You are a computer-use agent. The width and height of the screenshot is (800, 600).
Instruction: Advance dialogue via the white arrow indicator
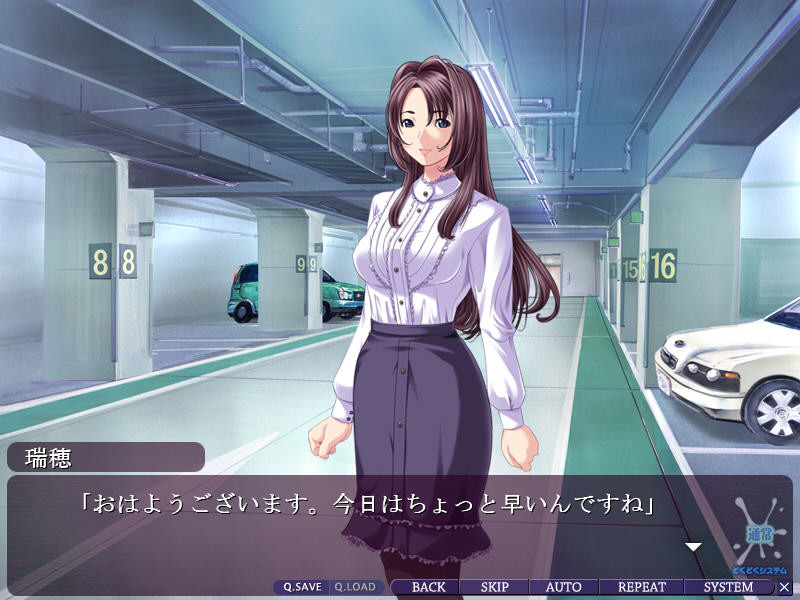tap(692, 547)
